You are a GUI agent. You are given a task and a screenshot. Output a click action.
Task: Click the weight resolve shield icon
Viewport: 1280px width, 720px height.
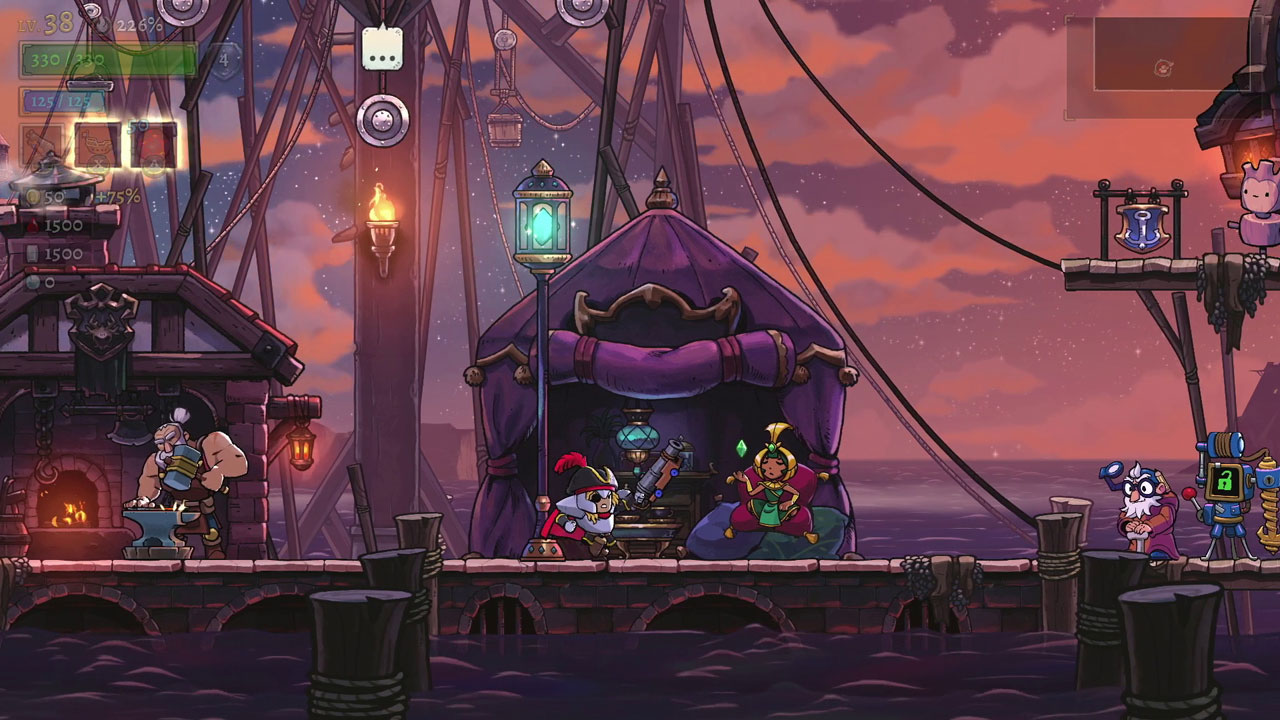(x=223, y=59)
